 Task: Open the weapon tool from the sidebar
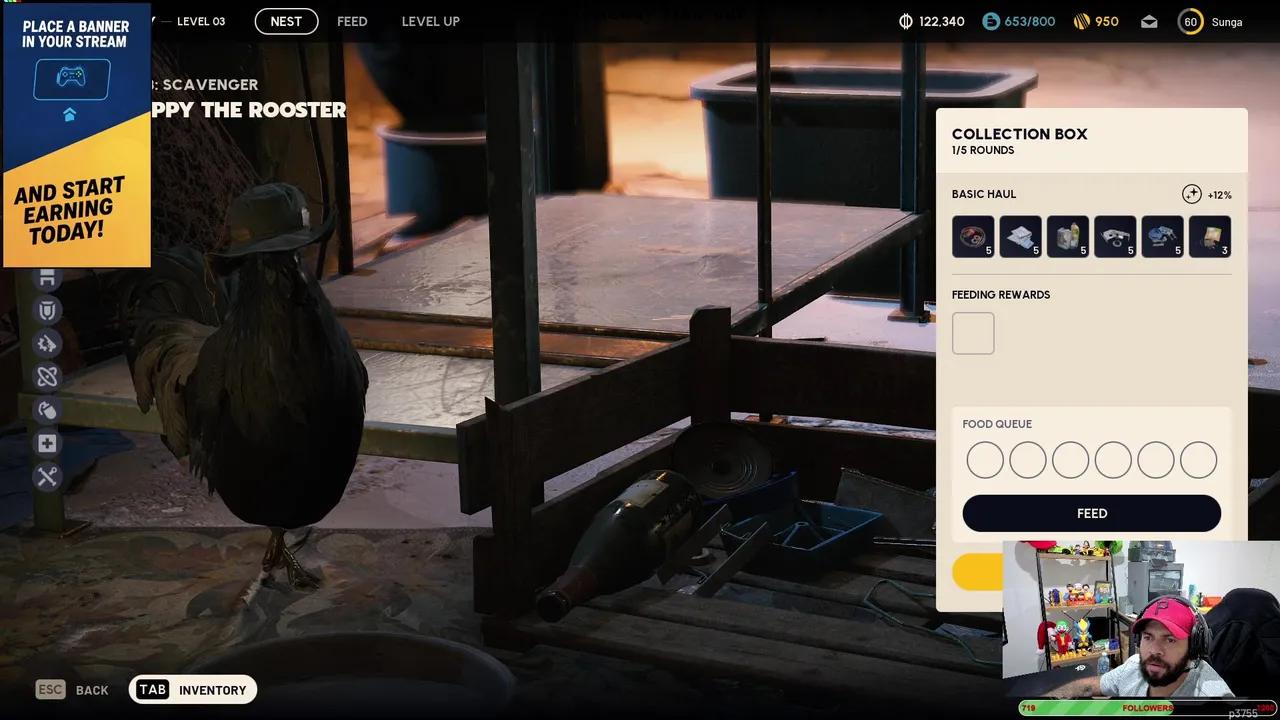coord(47,344)
